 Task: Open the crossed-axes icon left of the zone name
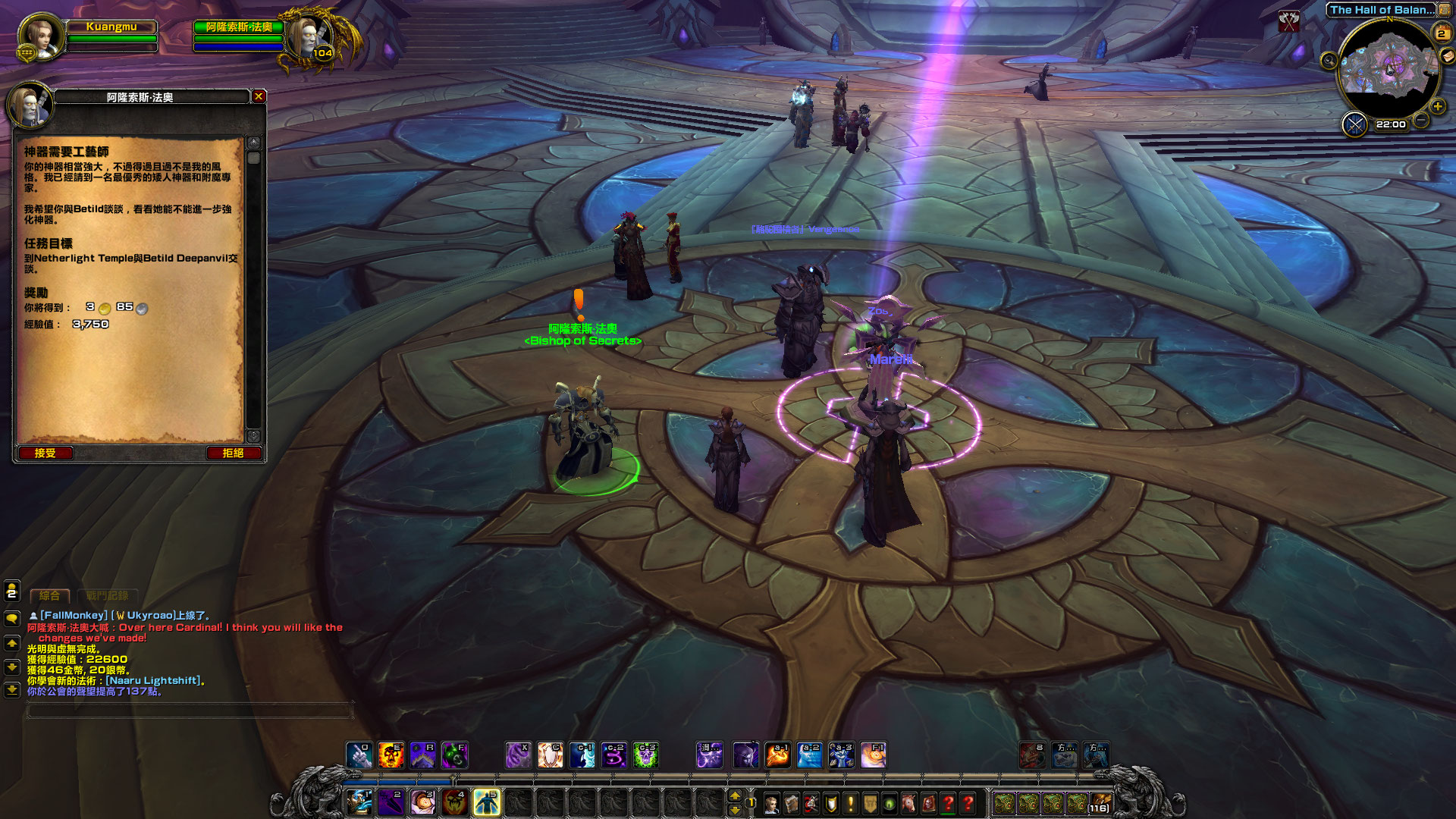pyautogui.click(x=1289, y=21)
